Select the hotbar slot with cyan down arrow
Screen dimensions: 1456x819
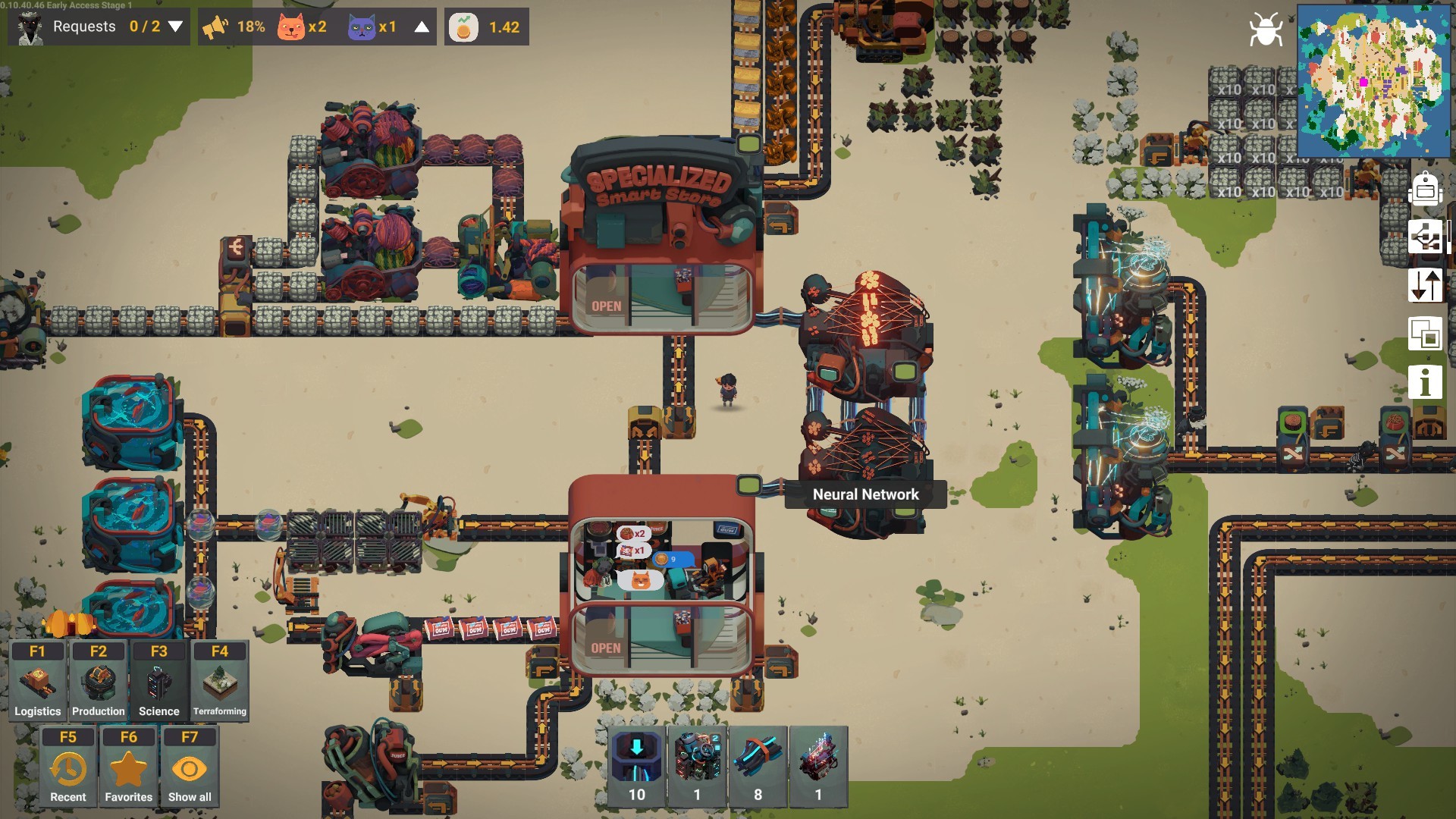click(637, 766)
